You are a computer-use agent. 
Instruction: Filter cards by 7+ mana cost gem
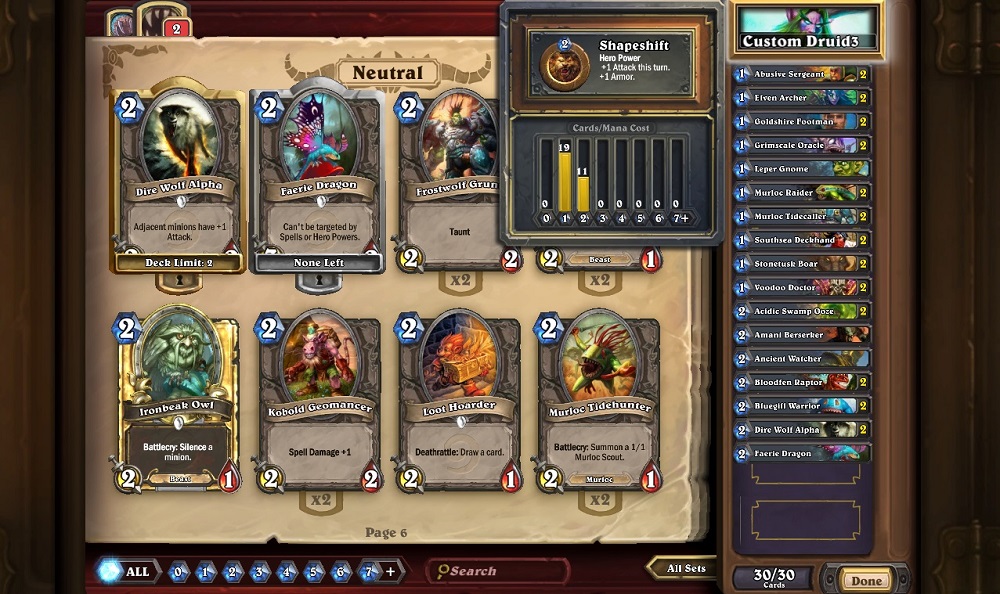point(369,573)
